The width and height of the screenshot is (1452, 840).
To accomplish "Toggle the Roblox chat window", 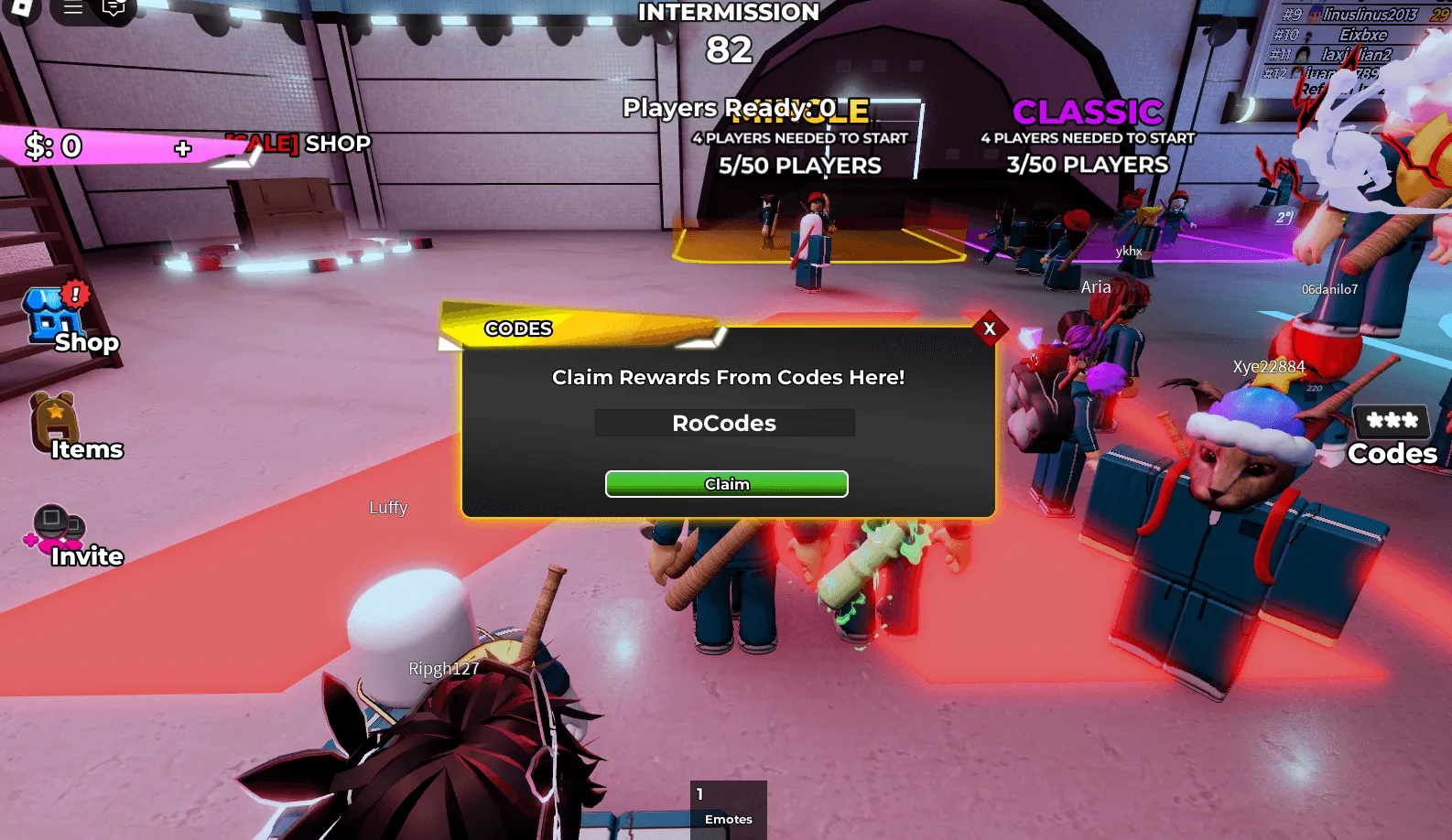I will point(114,9).
